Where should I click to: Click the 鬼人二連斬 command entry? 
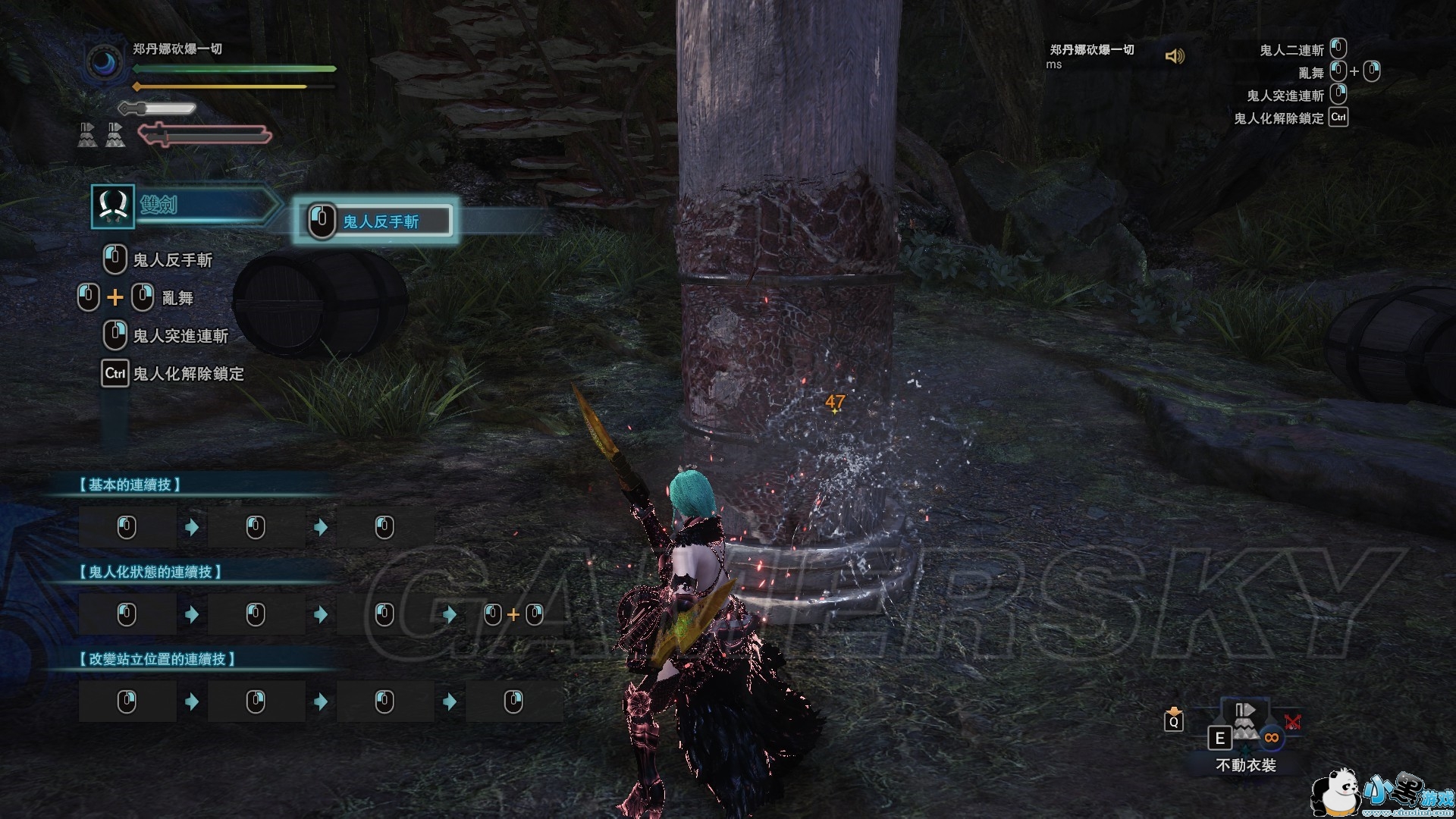click(x=1291, y=50)
